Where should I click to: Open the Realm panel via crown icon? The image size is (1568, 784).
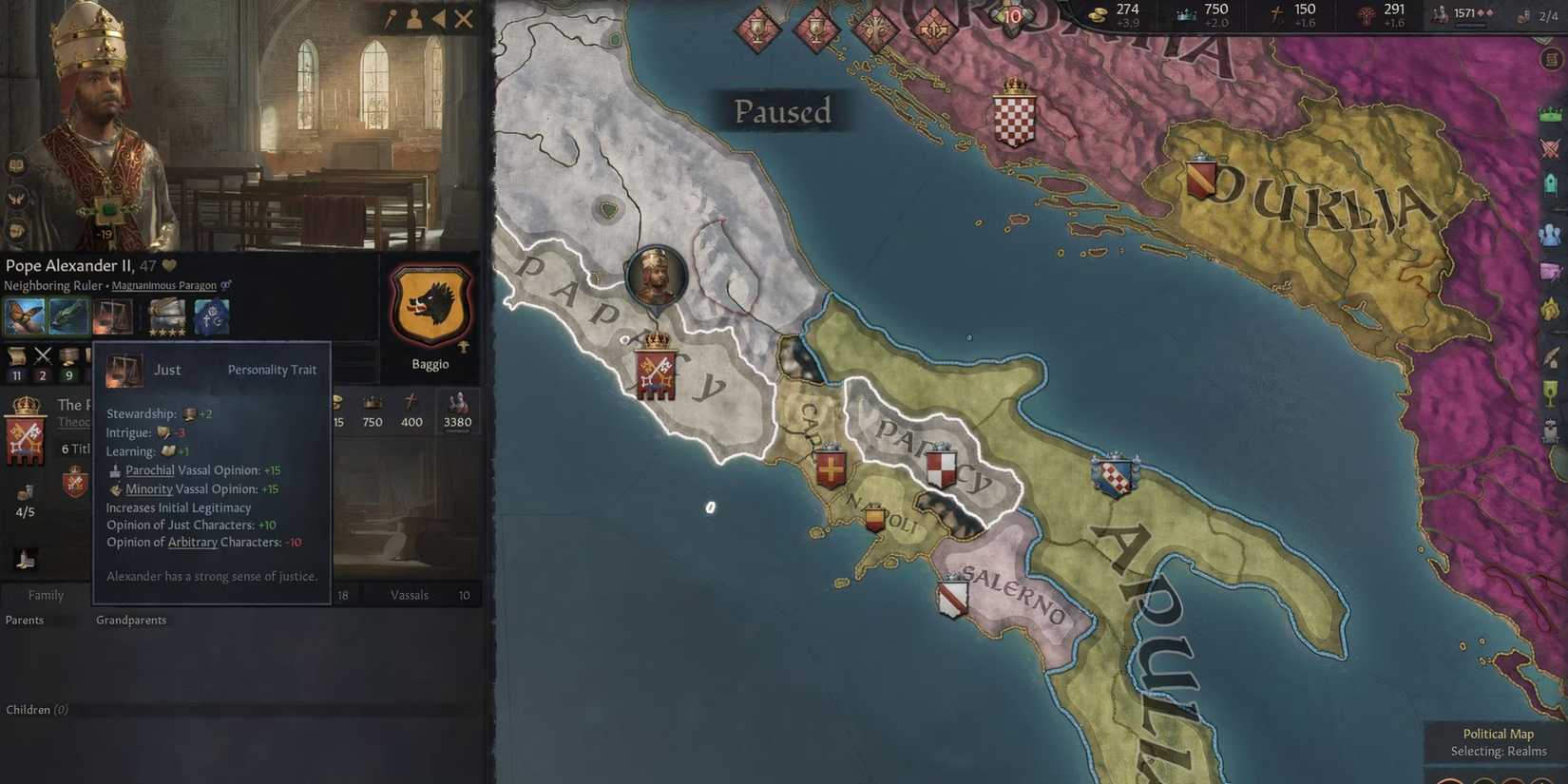pyautogui.click(x=1549, y=114)
